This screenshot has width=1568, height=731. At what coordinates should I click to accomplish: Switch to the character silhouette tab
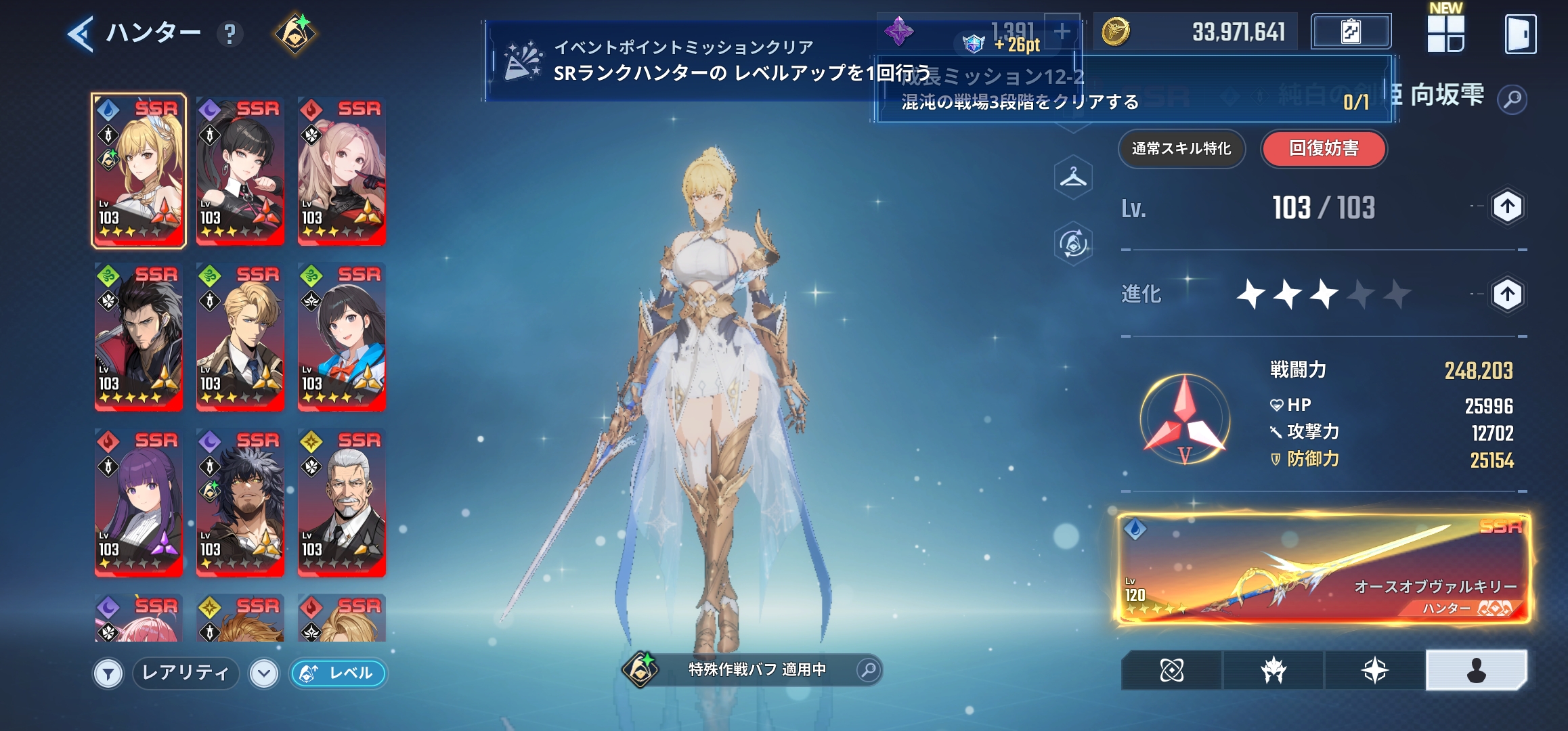pos(1476,670)
